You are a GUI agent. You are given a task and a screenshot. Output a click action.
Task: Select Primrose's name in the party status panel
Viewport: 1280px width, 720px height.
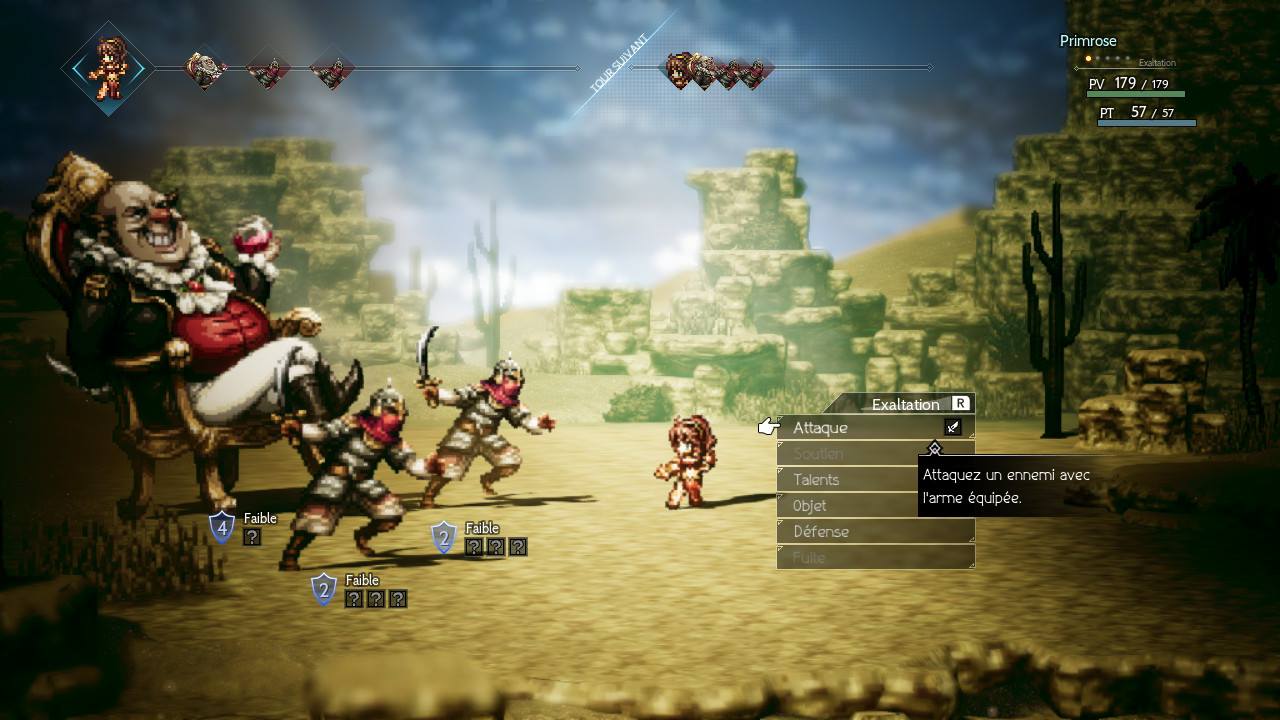1088,41
